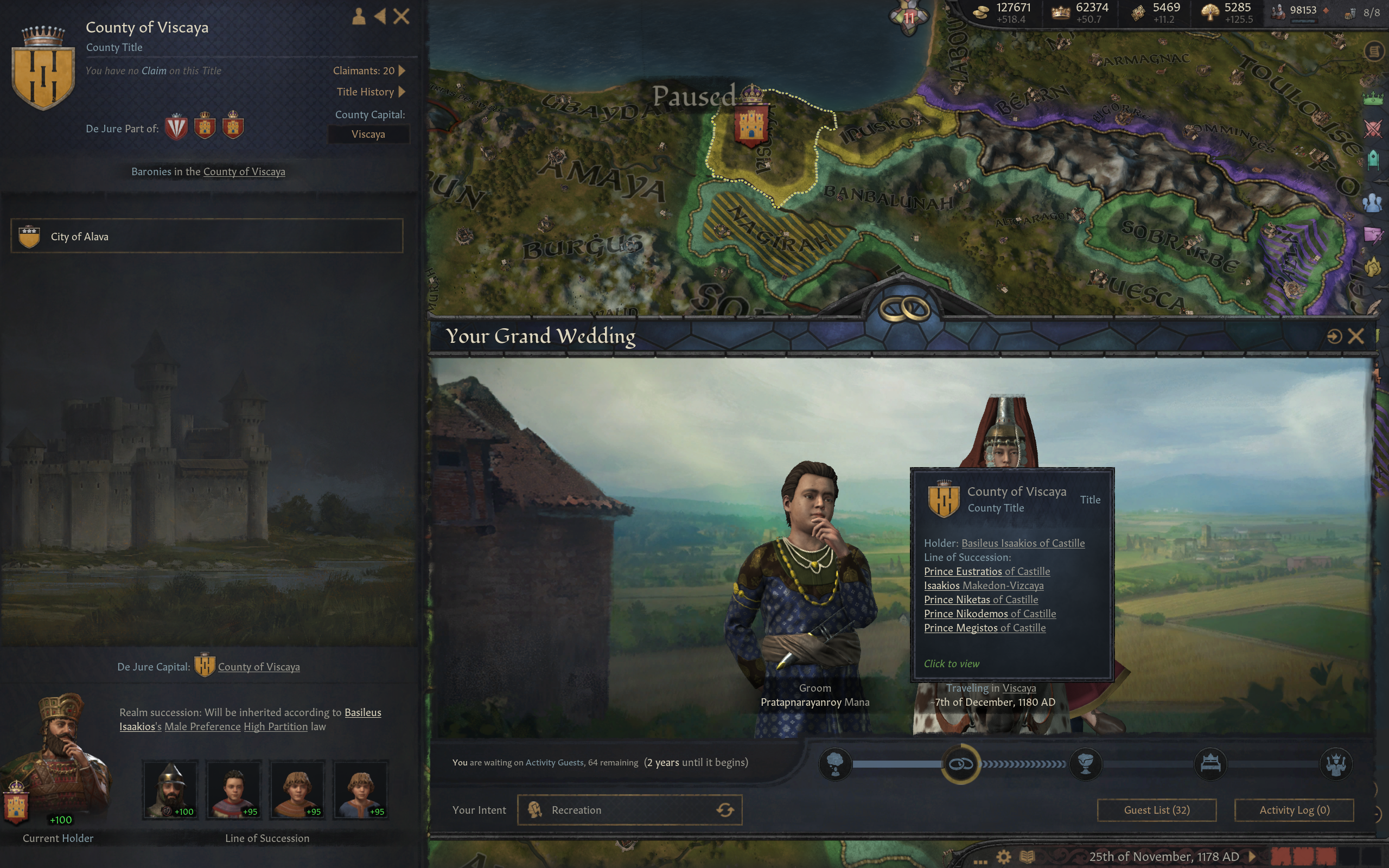Select the City of Alava barony

pos(207,236)
